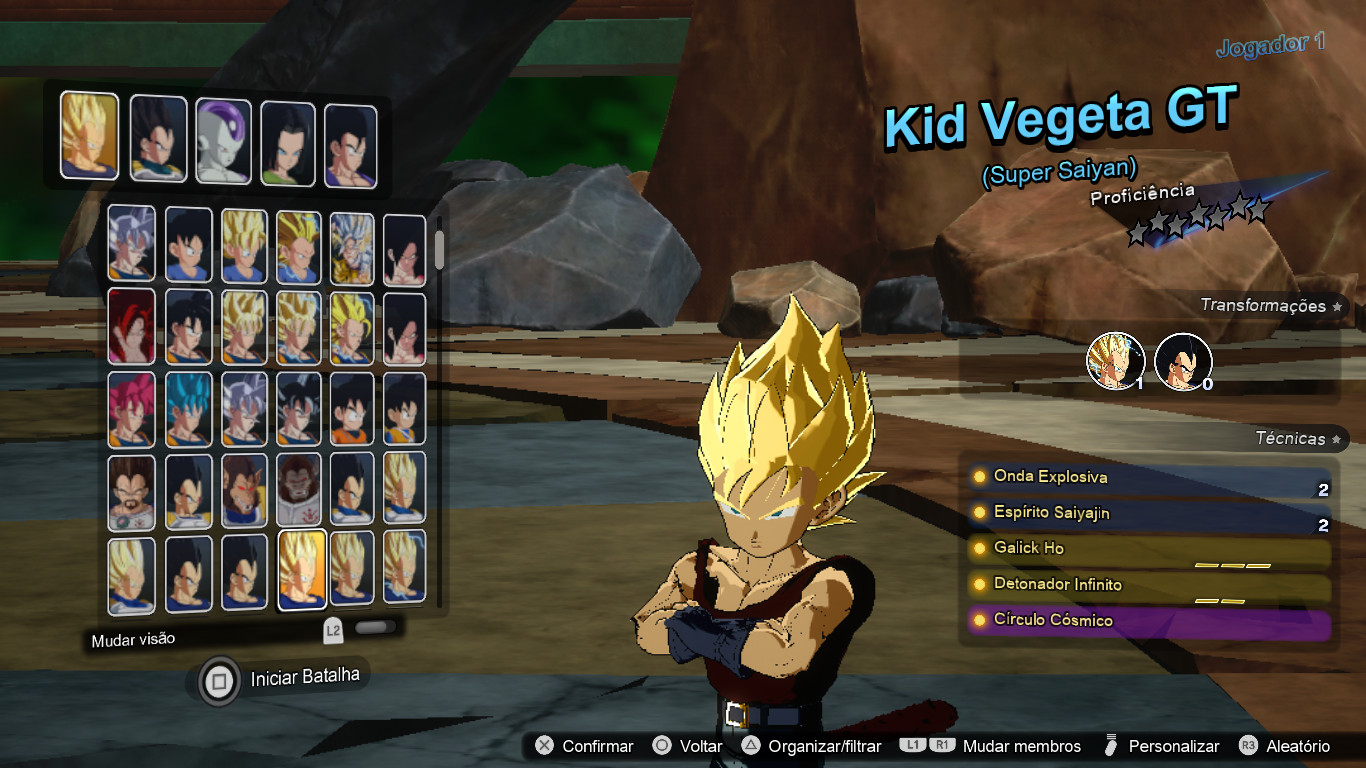Click the X icon next to Confirmar
The image size is (1366, 768).
pos(545,746)
